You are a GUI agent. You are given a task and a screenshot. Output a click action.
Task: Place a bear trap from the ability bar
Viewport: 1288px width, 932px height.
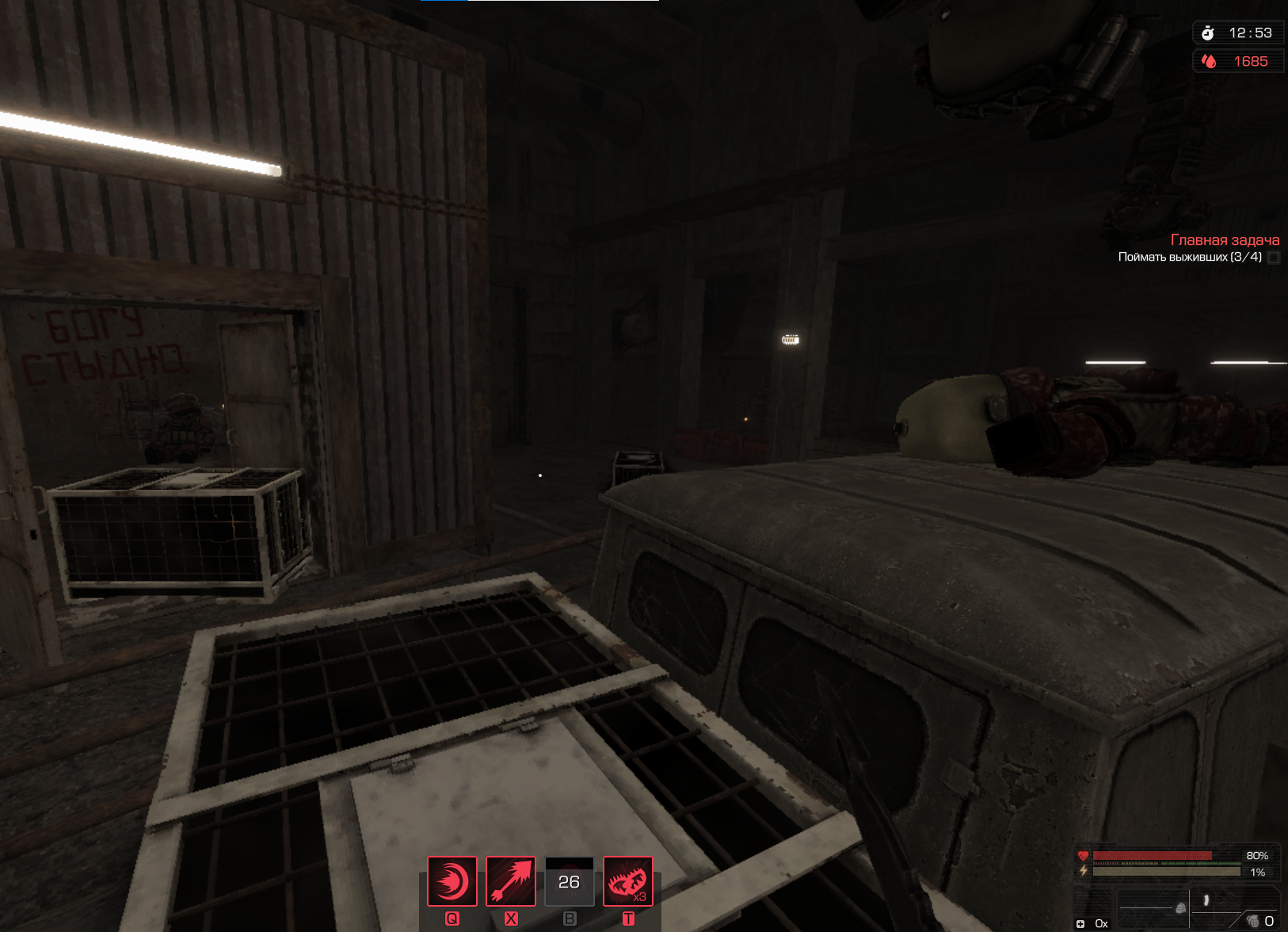coord(628,880)
